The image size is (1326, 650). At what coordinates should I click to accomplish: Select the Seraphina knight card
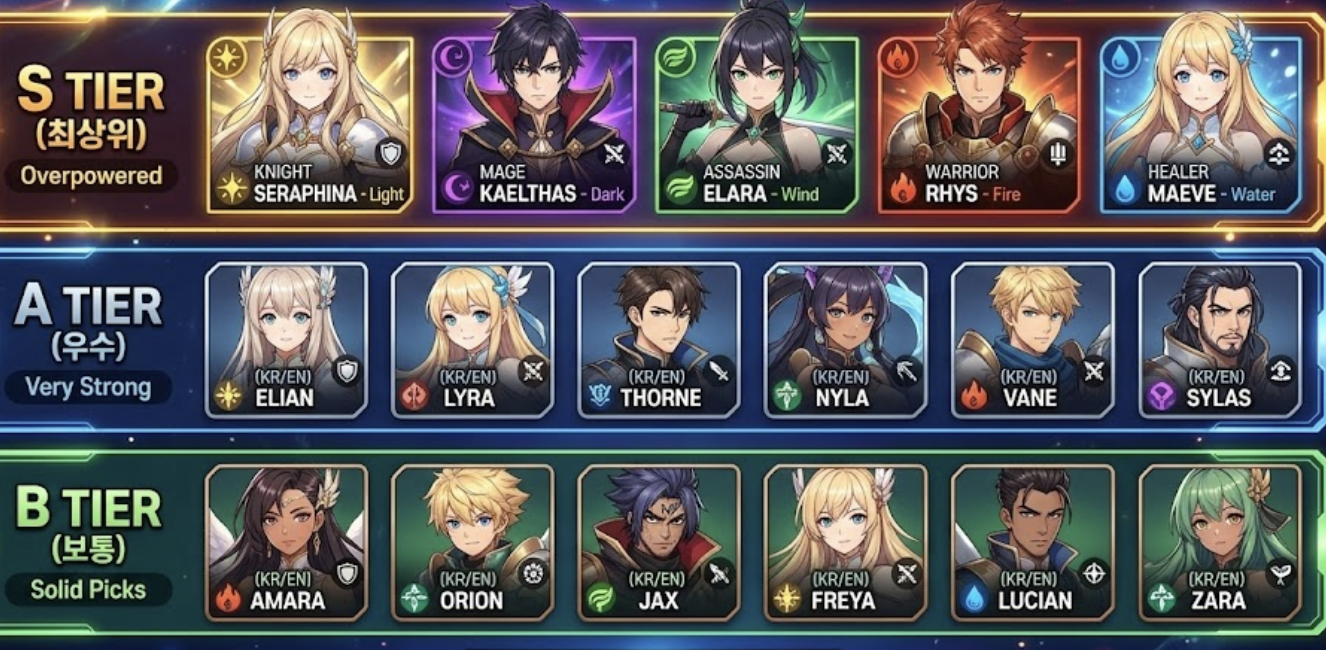click(x=310, y=125)
